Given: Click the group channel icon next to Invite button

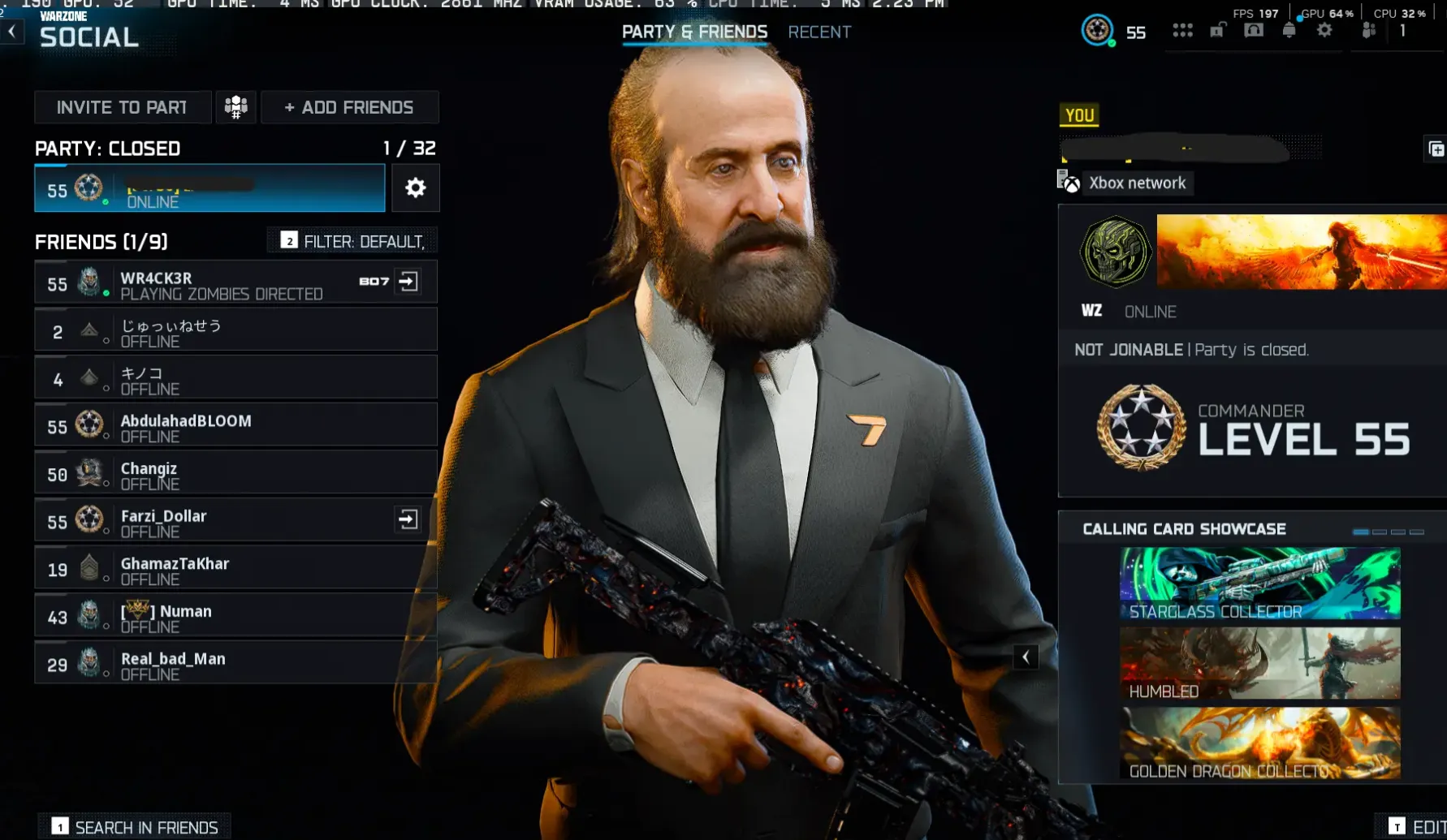Looking at the screenshot, I should [x=235, y=106].
